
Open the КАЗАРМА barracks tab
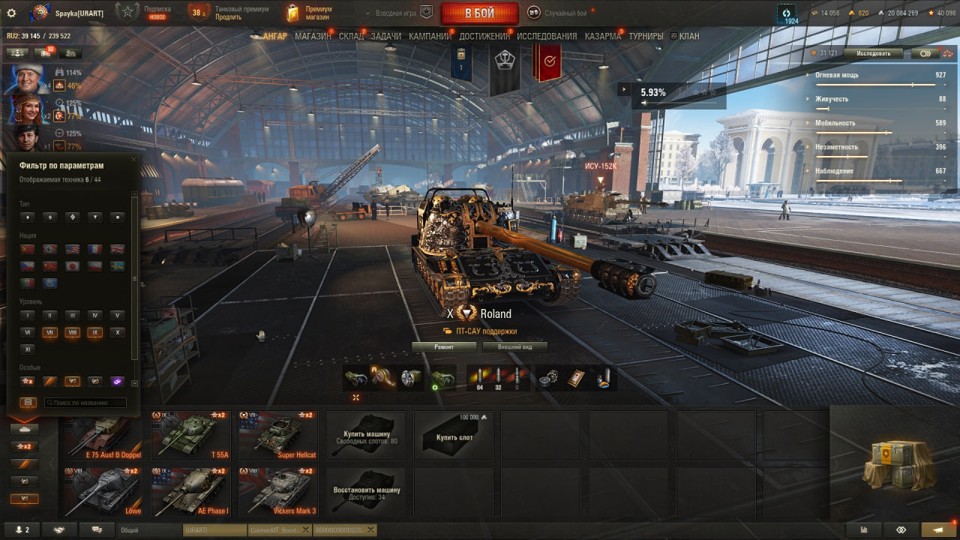coord(603,36)
